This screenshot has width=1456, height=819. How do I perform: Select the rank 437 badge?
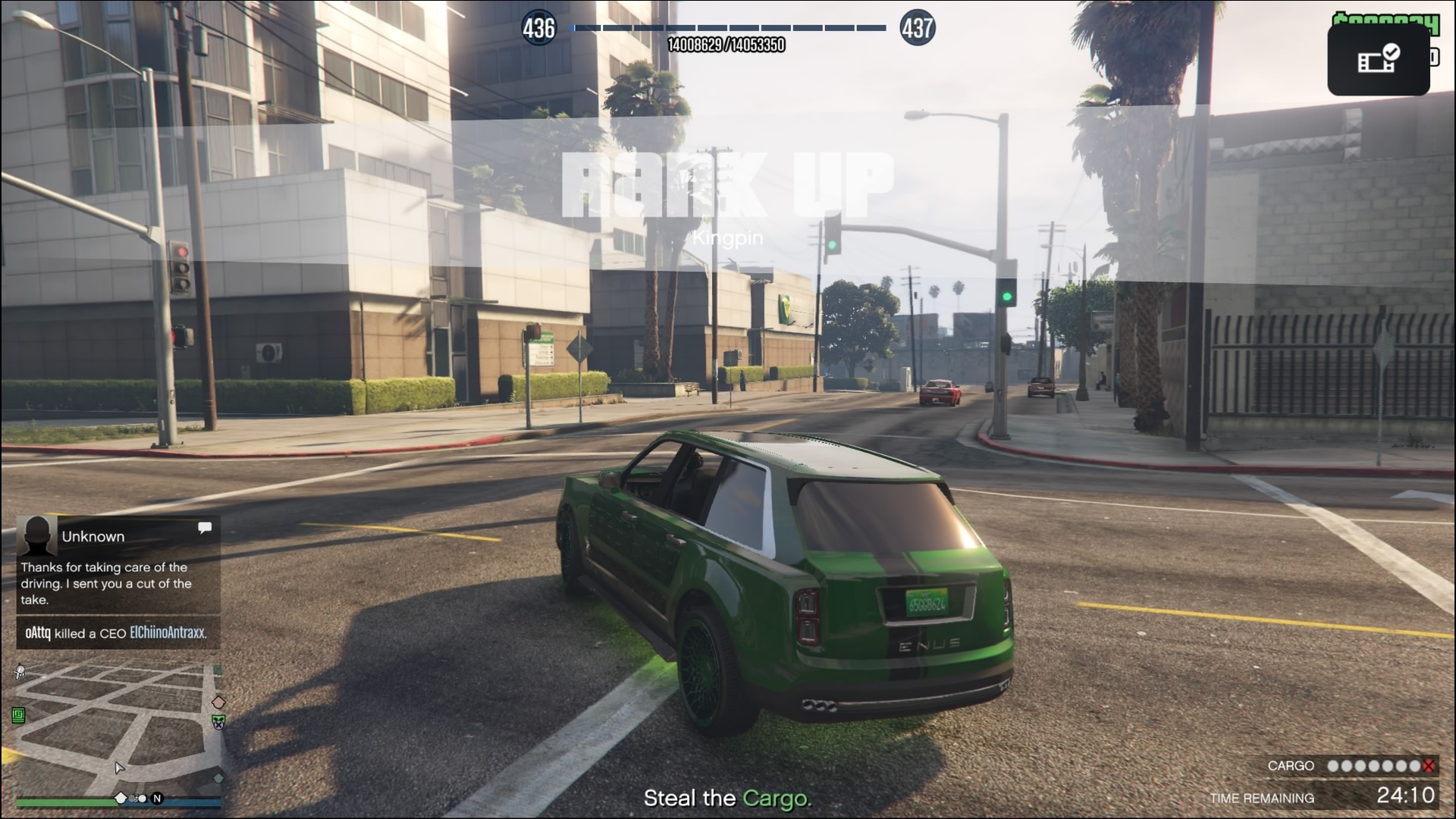(x=917, y=29)
